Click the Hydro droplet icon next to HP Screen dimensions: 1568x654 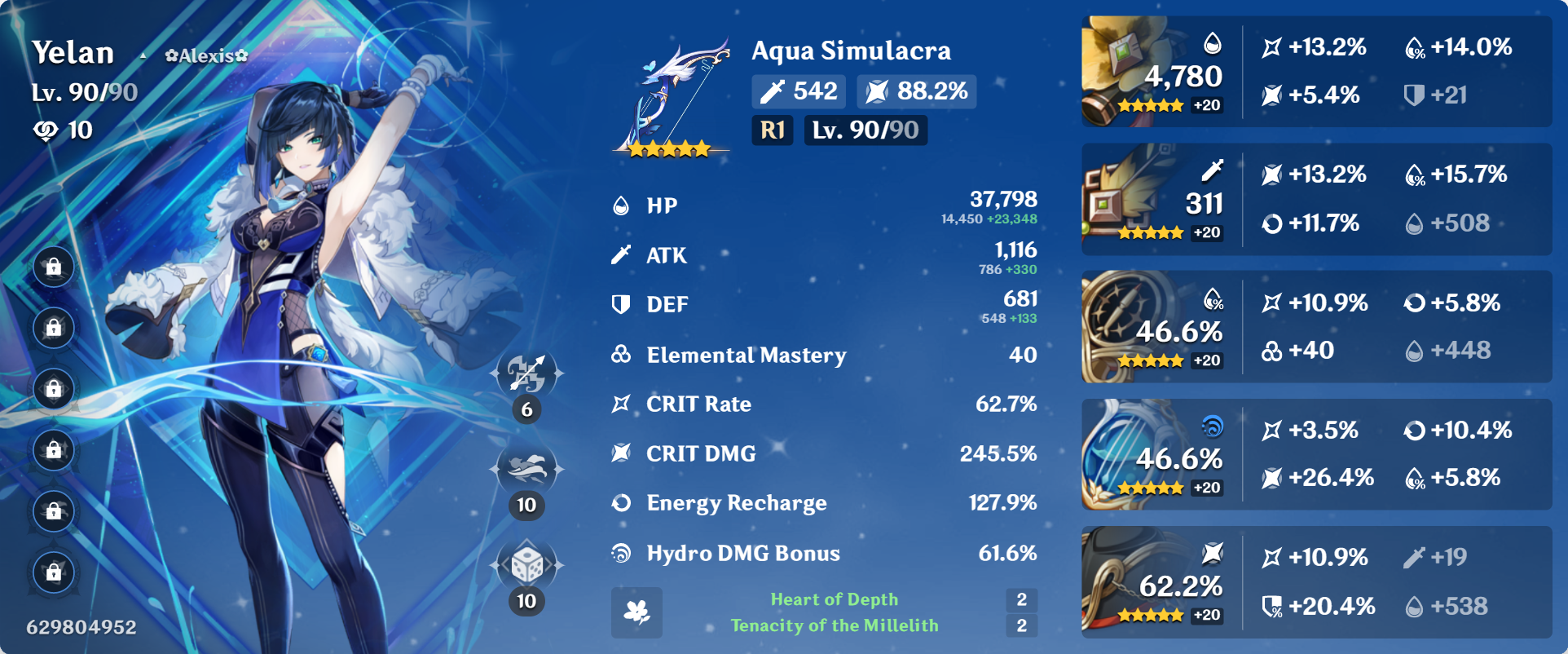[622, 205]
